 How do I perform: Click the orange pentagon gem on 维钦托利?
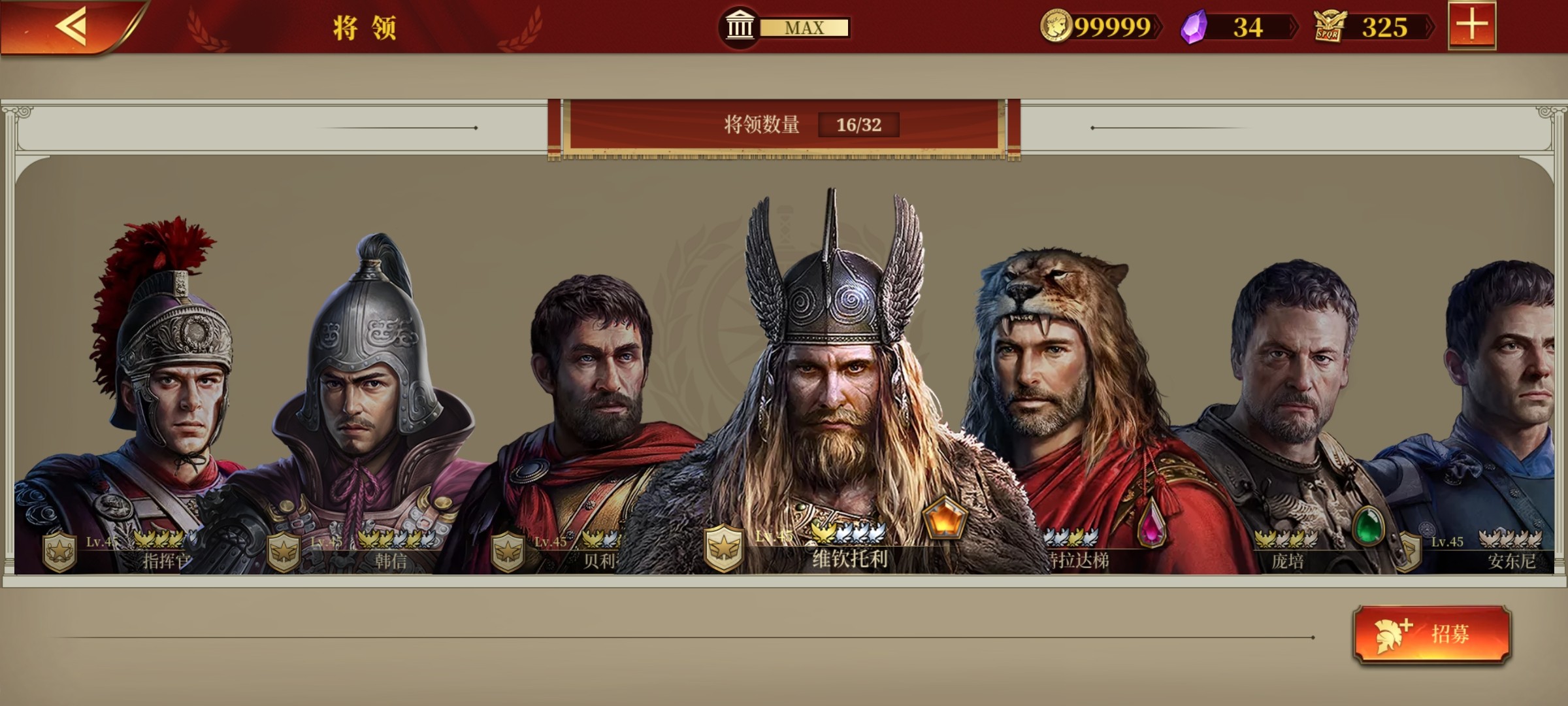coord(944,516)
